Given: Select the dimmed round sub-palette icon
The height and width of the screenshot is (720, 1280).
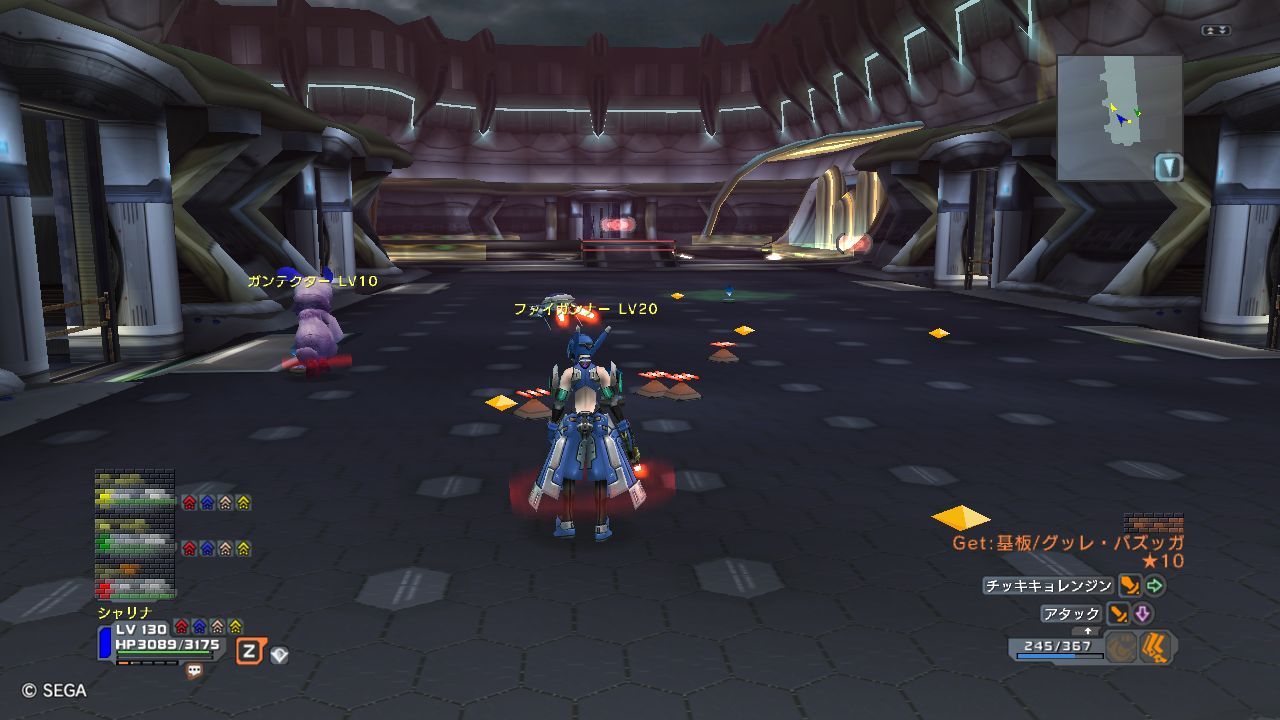Looking at the screenshot, I should click(x=1122, y=648).
